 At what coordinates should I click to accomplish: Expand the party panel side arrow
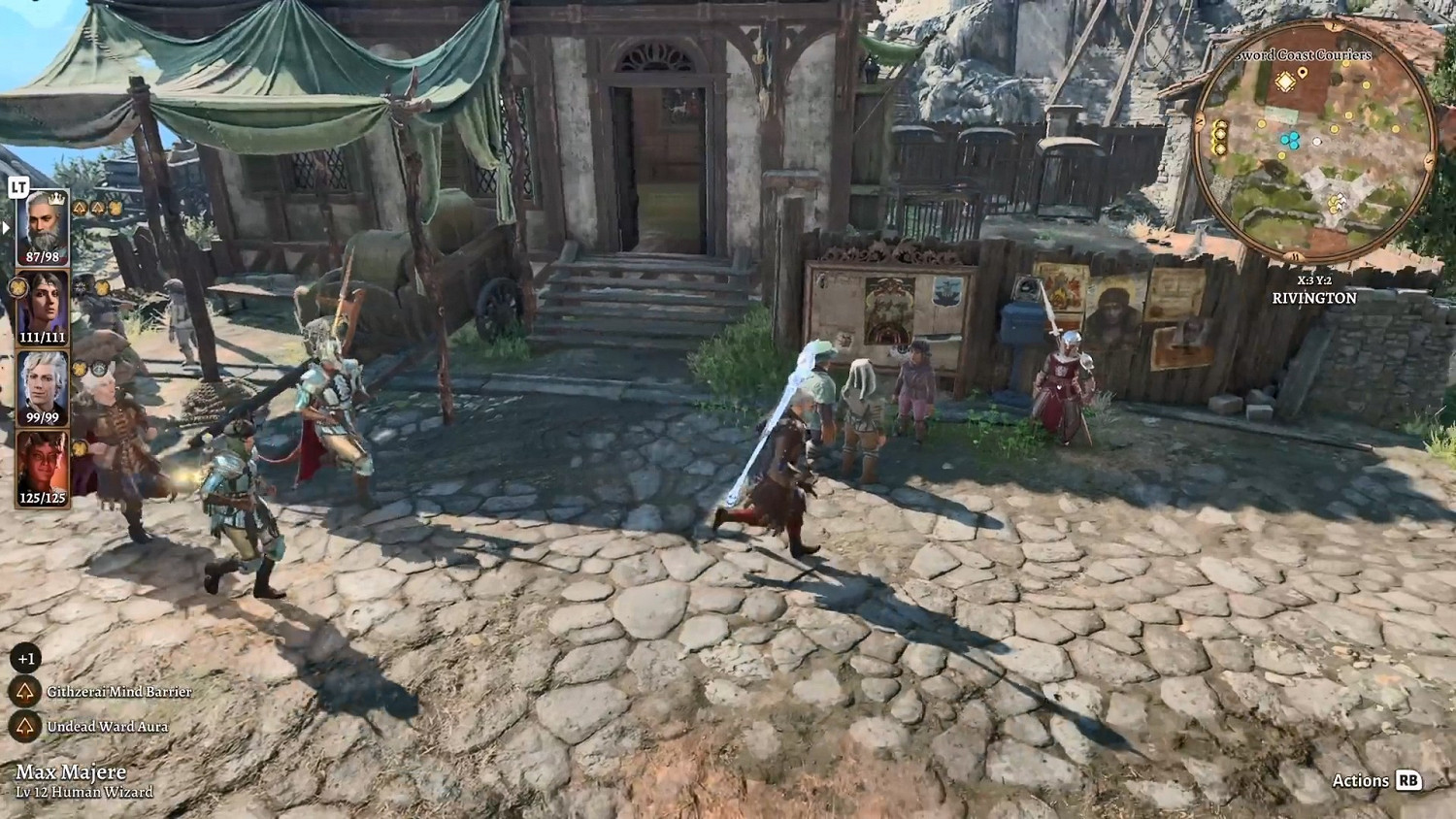click(x=5, y=227)
